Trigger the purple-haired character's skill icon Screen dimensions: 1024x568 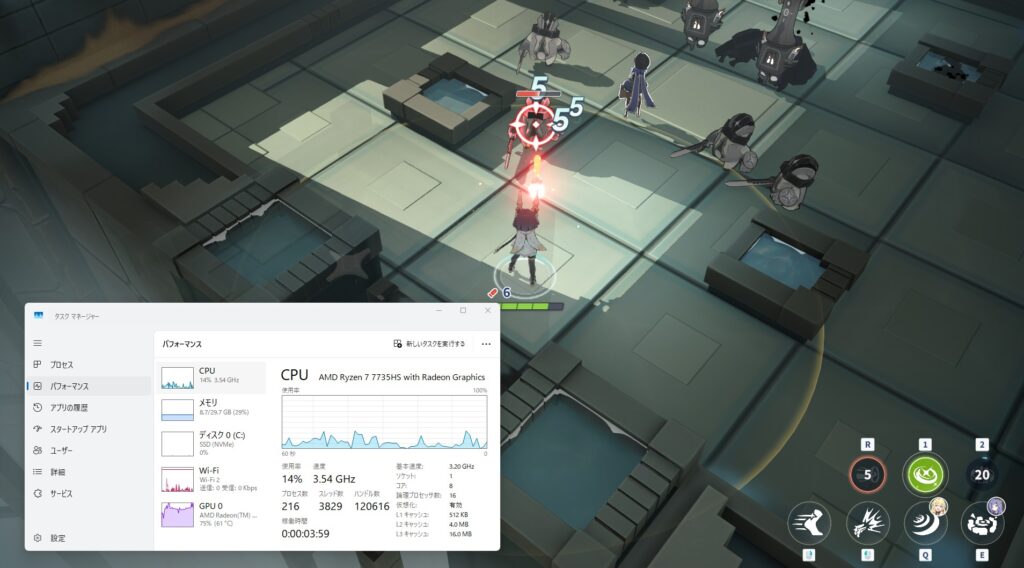coord(982,522)
